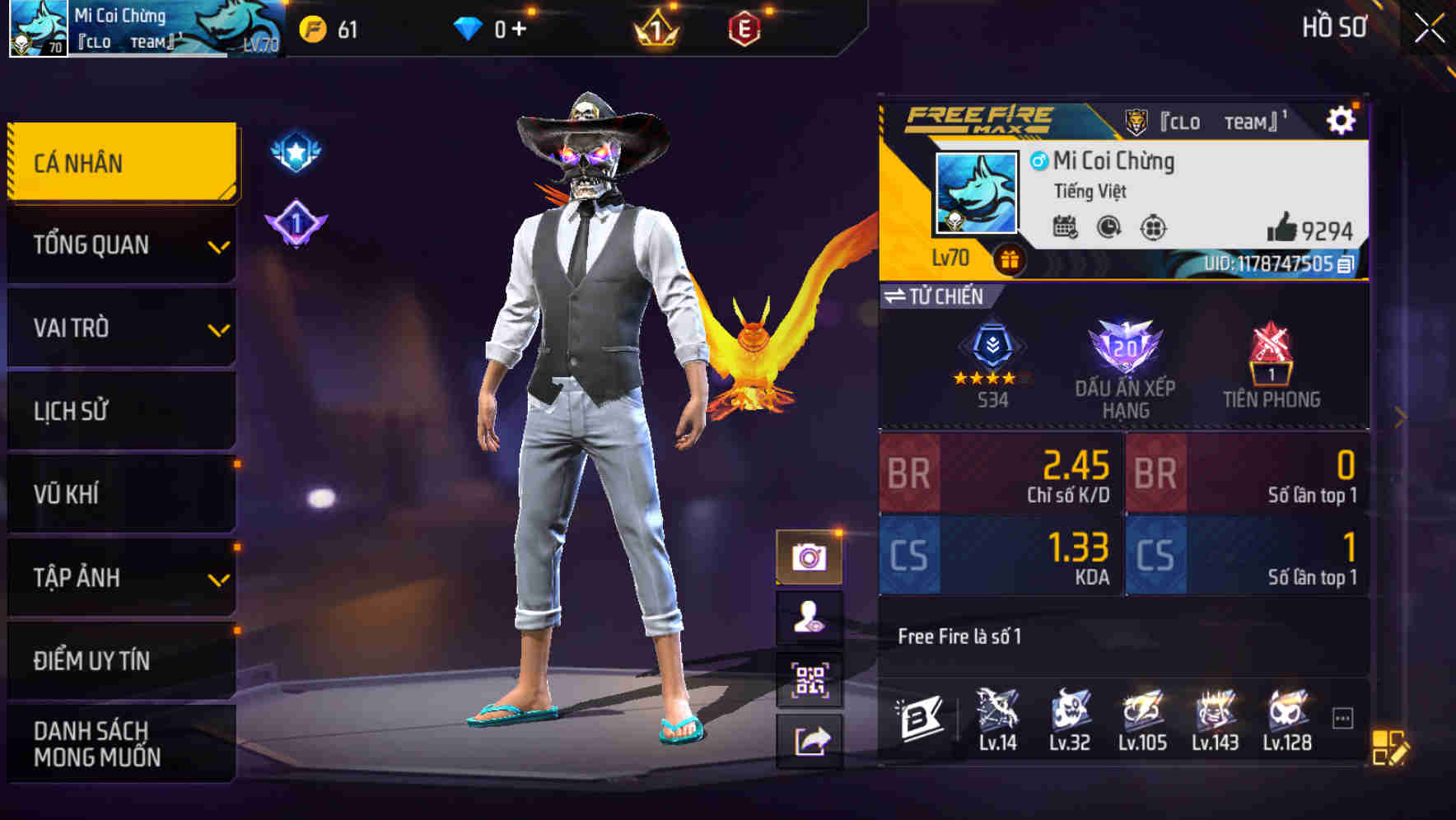The image size is (1456, 820).
Task: Expand the VAI TRÒ section
Action: coord(119,328)
